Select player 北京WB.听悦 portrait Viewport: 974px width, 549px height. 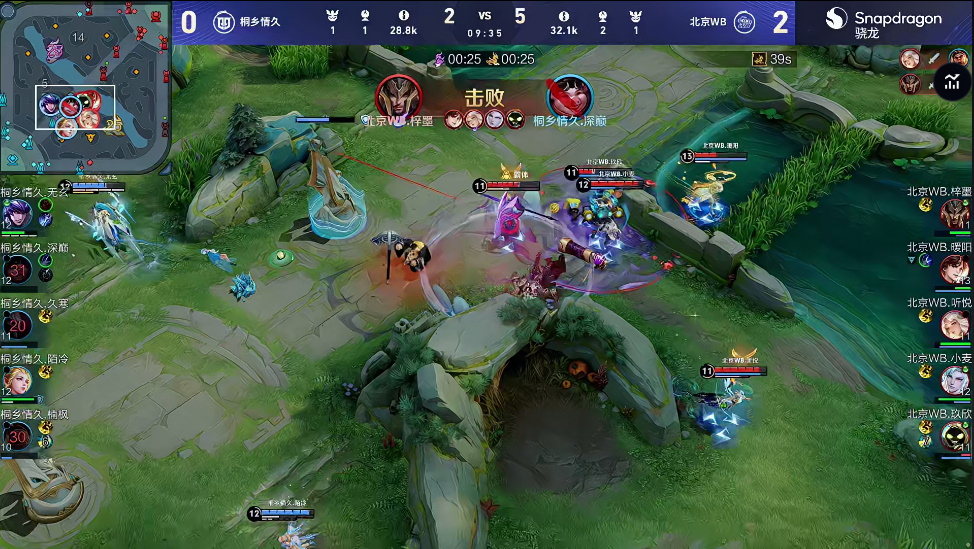pos(954,324)
